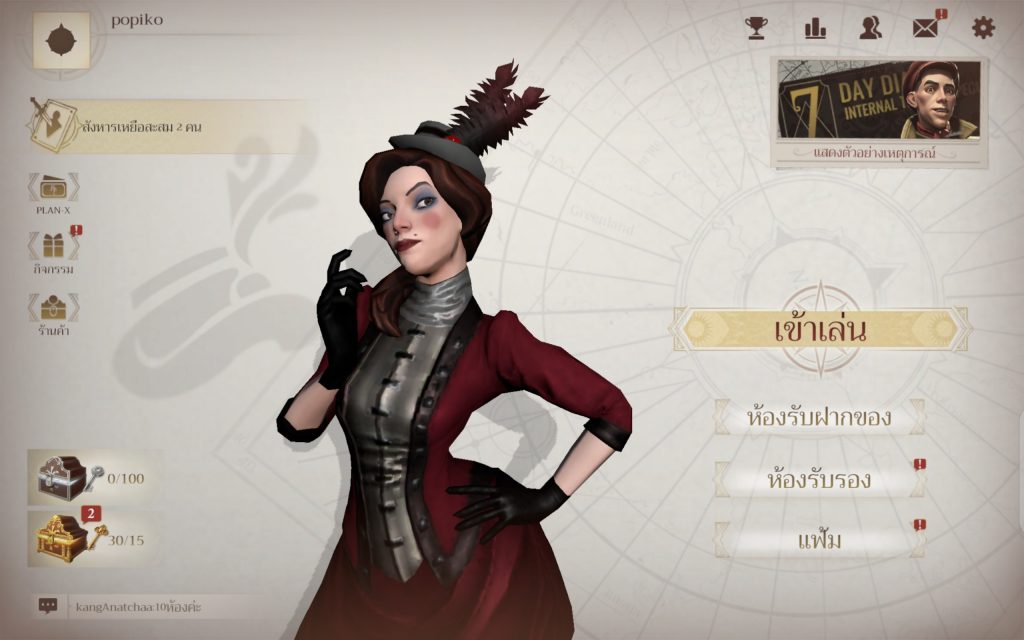Start a match with เข้าเล่น button
The width and height of the screenshot is (1024, 640).
click(x=819, y=329)
